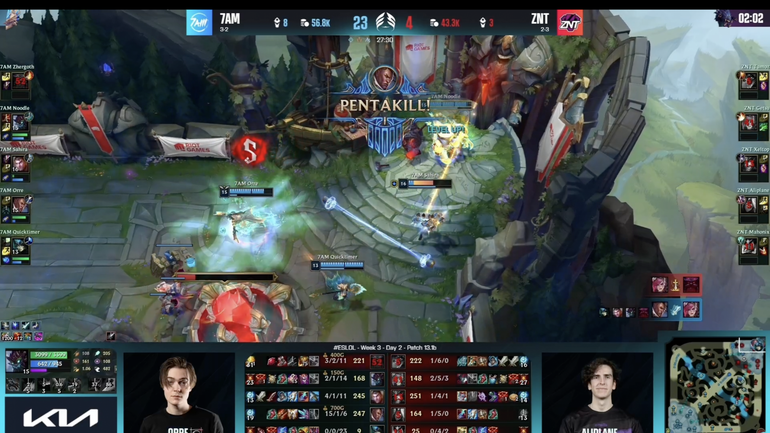Viewport: 770px width, 433px height.
Task: Select 7AM Sahera's champion portrait
Action: point(21,166)
